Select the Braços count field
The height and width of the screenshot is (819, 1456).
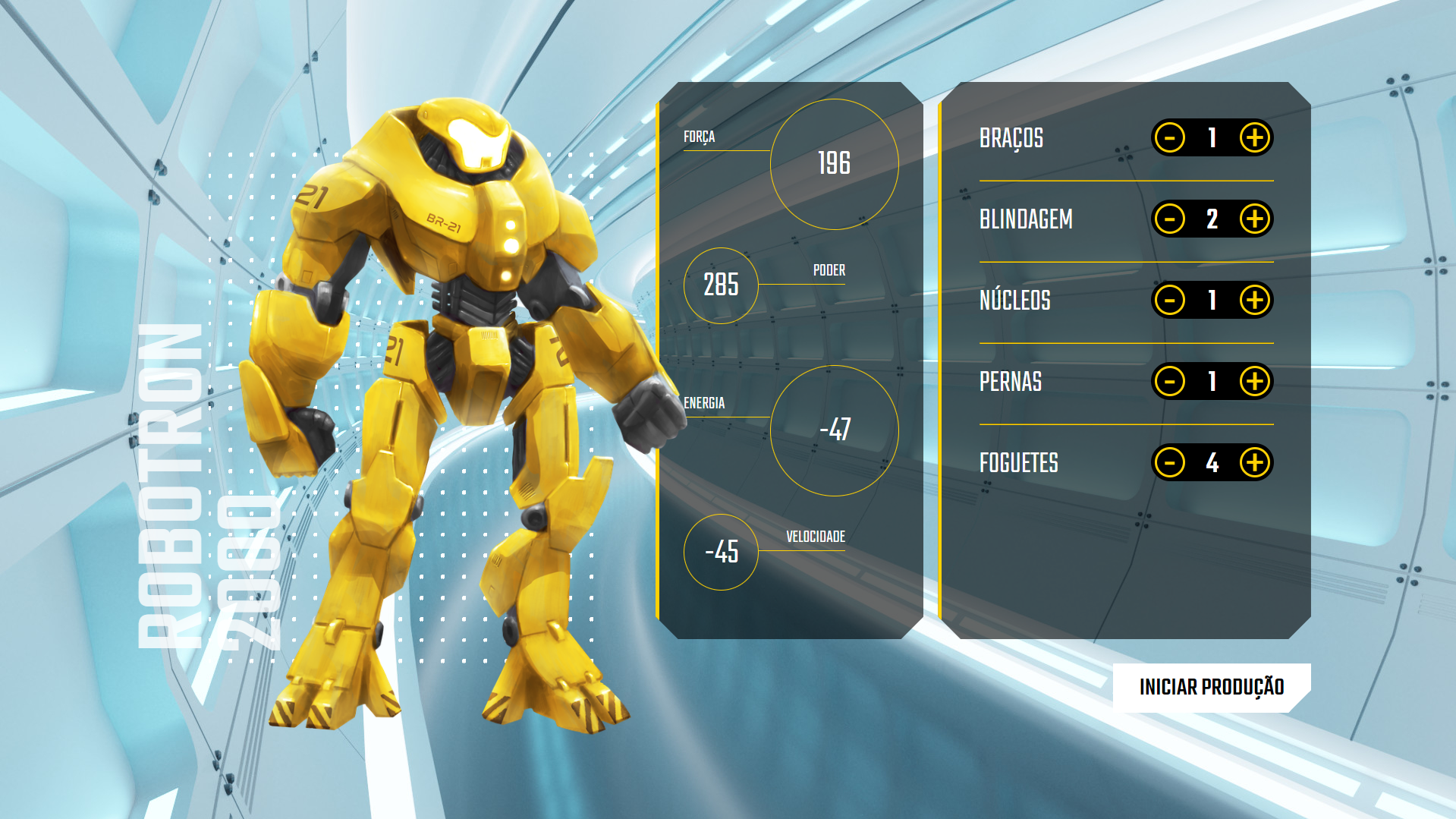1213,138
